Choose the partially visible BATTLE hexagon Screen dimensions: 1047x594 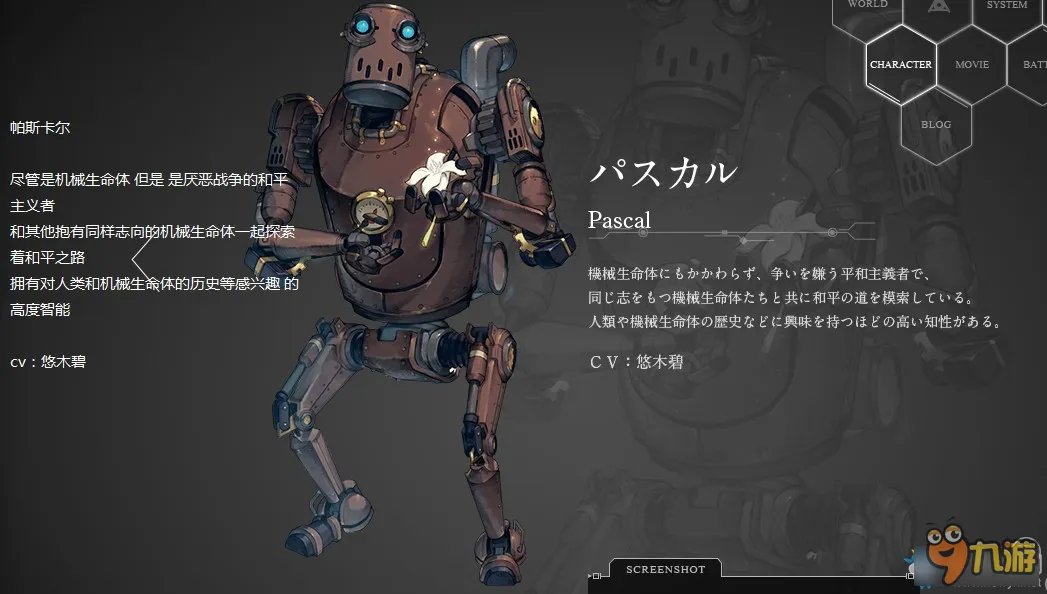coord(1033,65)
